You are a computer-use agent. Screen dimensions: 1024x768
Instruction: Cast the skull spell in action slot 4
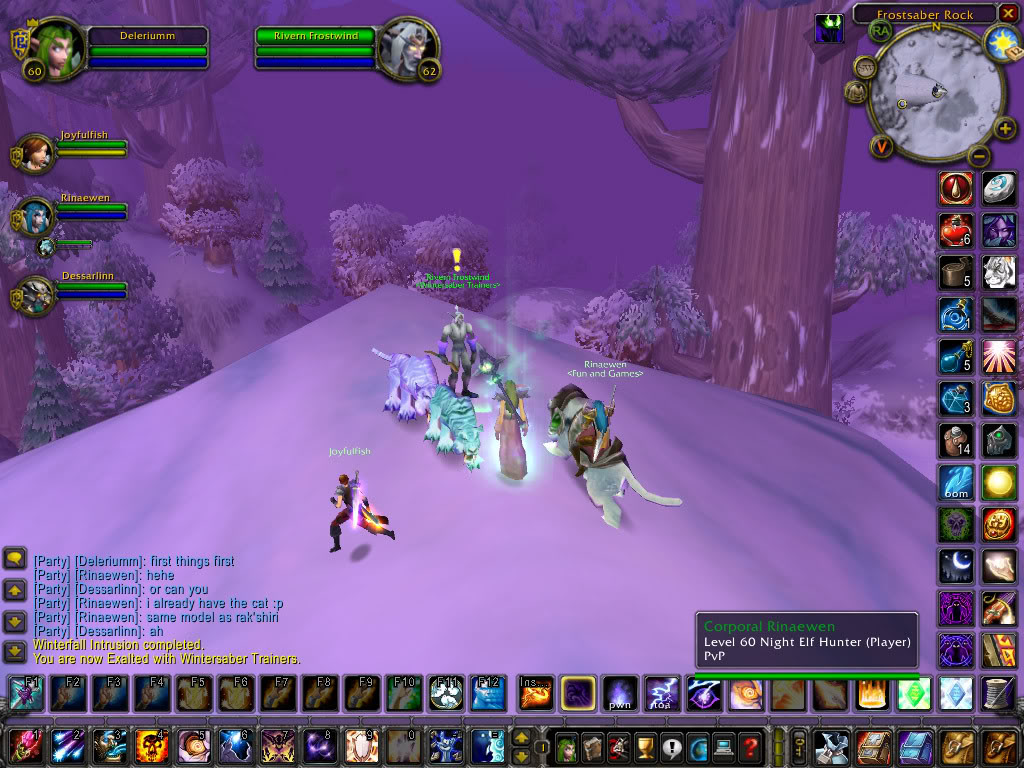coord(149,746)
